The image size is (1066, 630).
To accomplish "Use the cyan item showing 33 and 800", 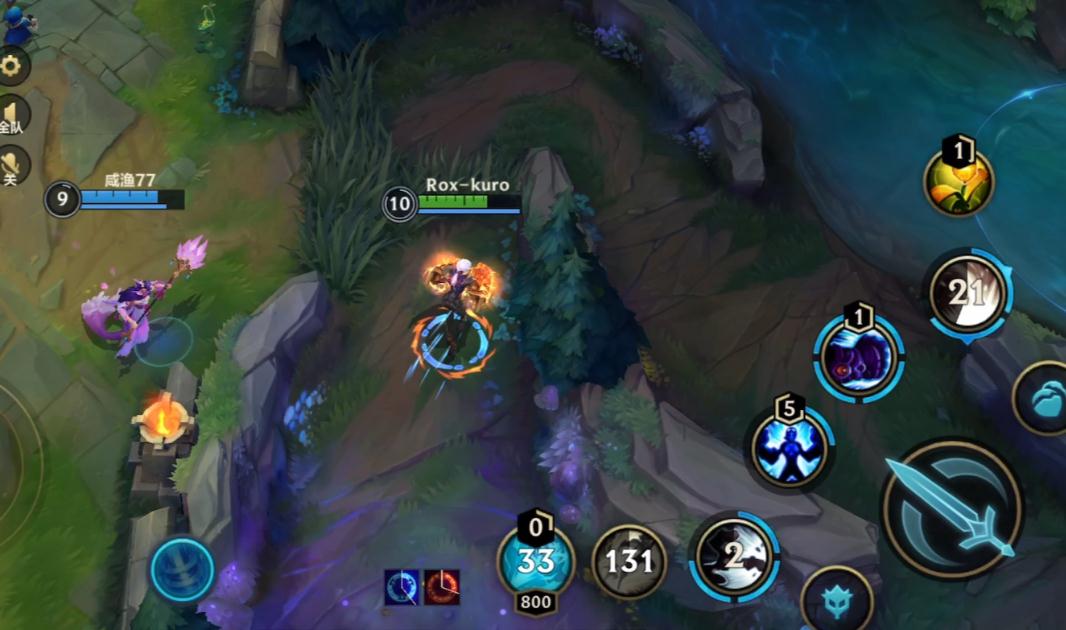I will tap(536, 562).
